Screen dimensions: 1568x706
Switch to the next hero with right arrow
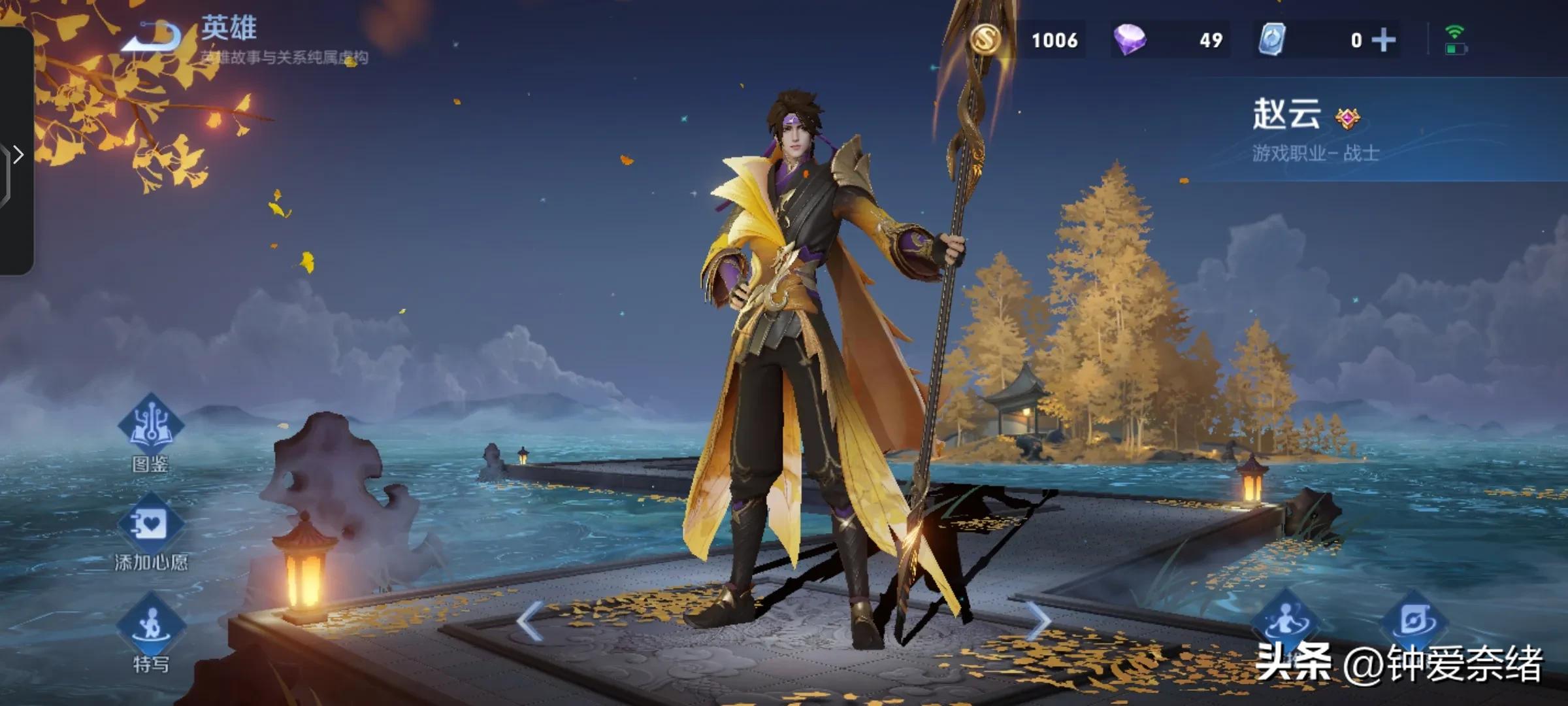[x=1037, y=621]
